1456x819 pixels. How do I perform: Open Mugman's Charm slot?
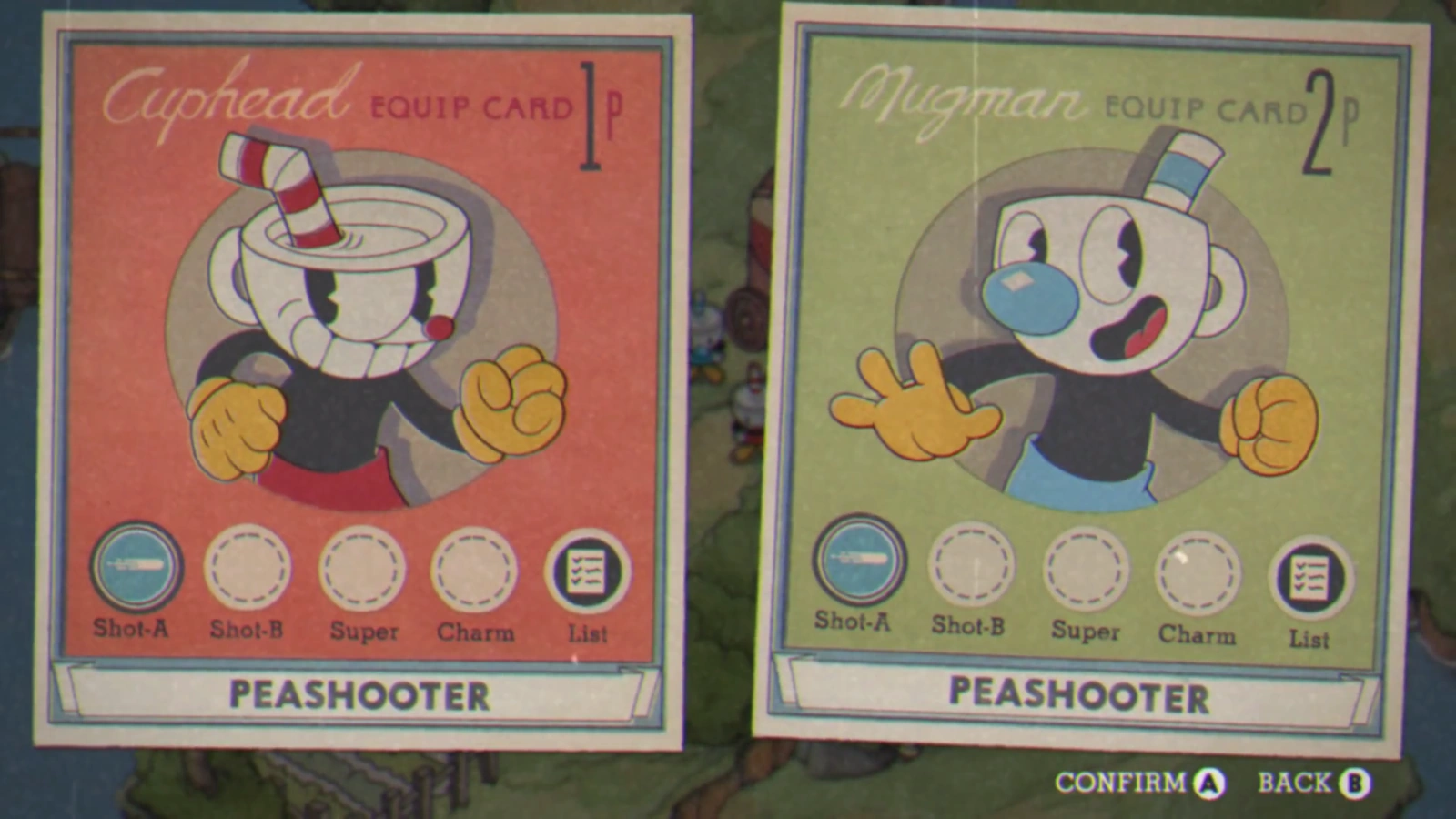[x=1198, y=569]
